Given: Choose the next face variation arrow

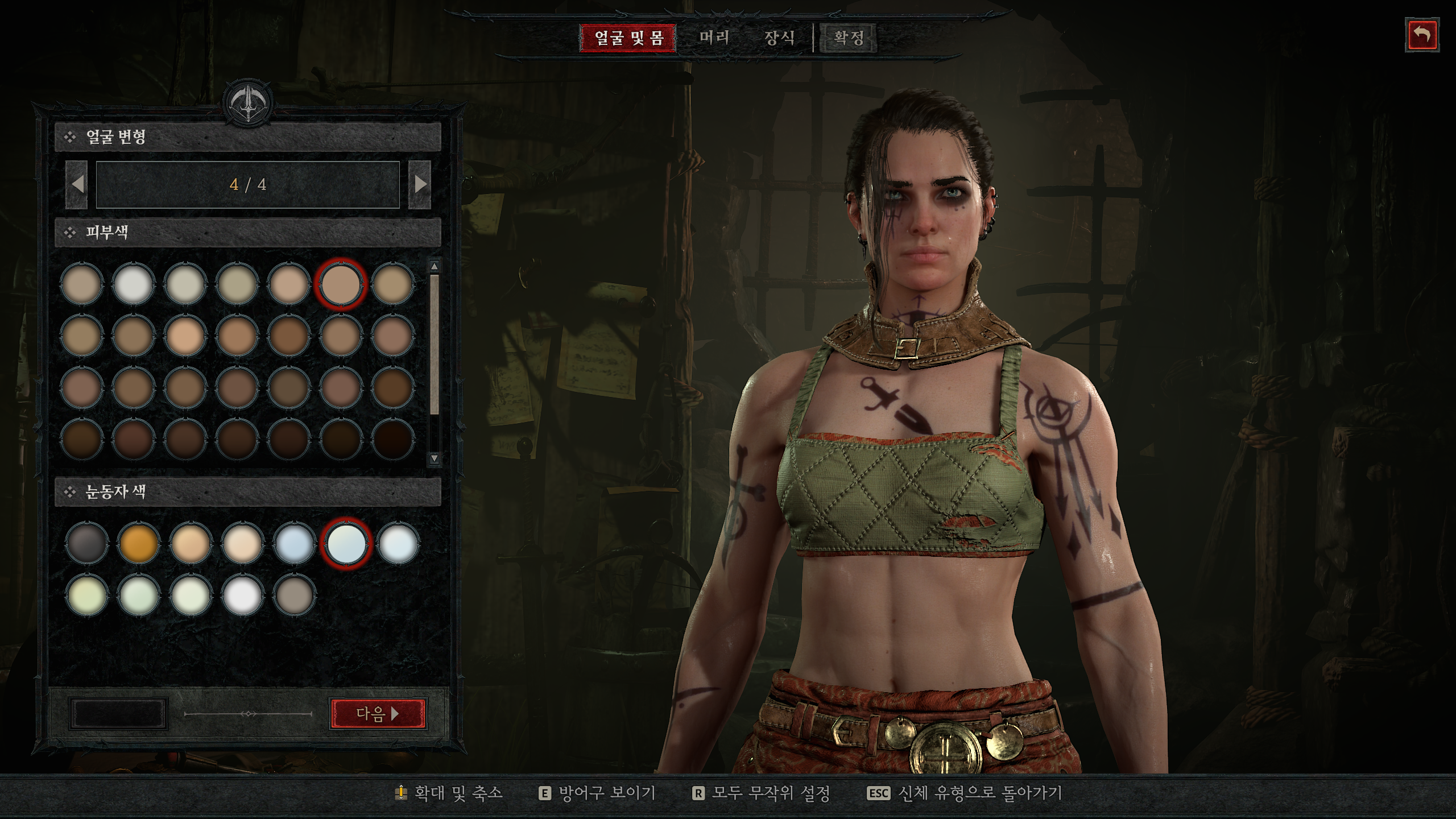Looking at the screenshot, I should pos(420,184).
